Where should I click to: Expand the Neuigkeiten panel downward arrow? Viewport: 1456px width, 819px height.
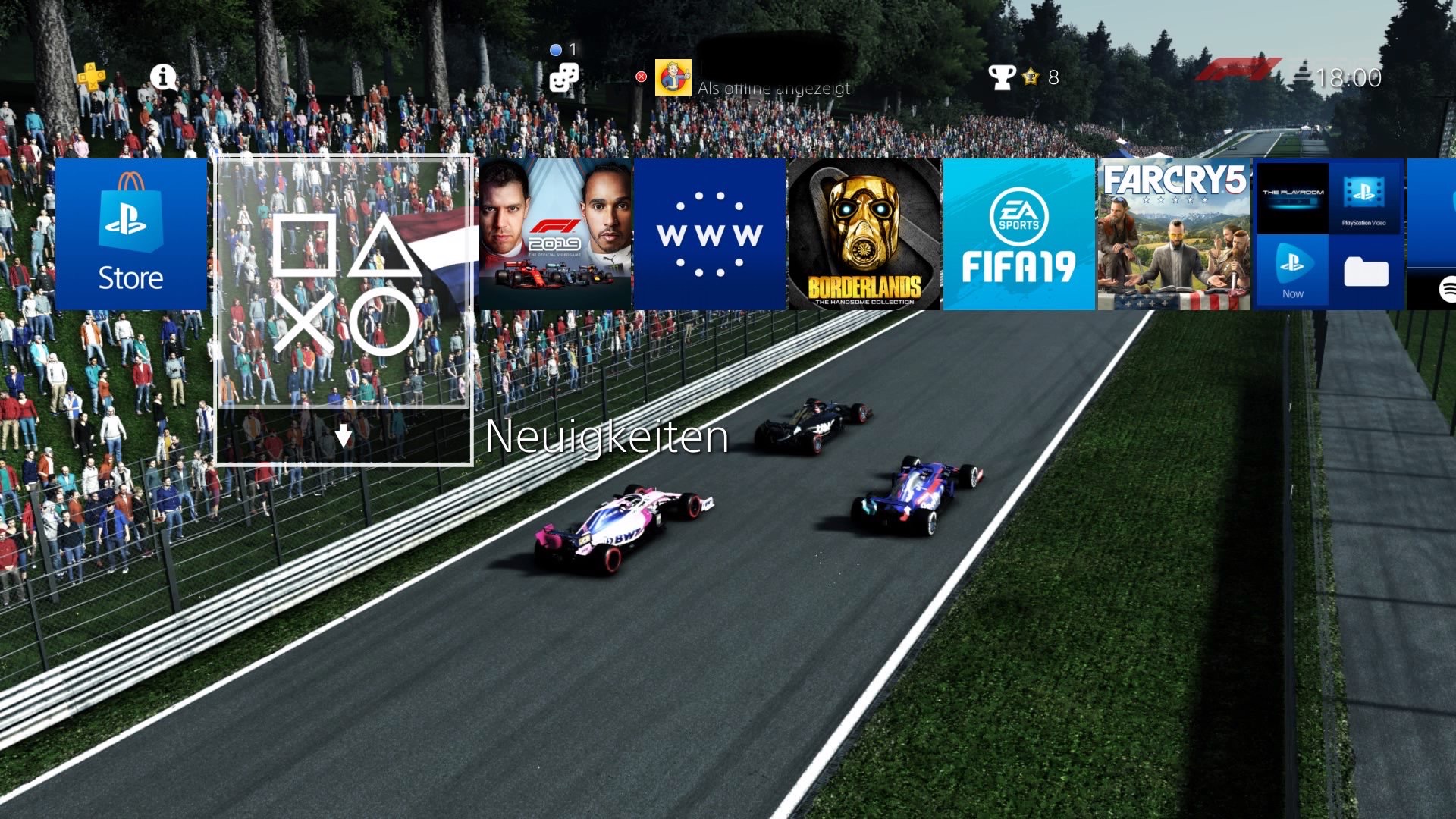click(344, 437)
